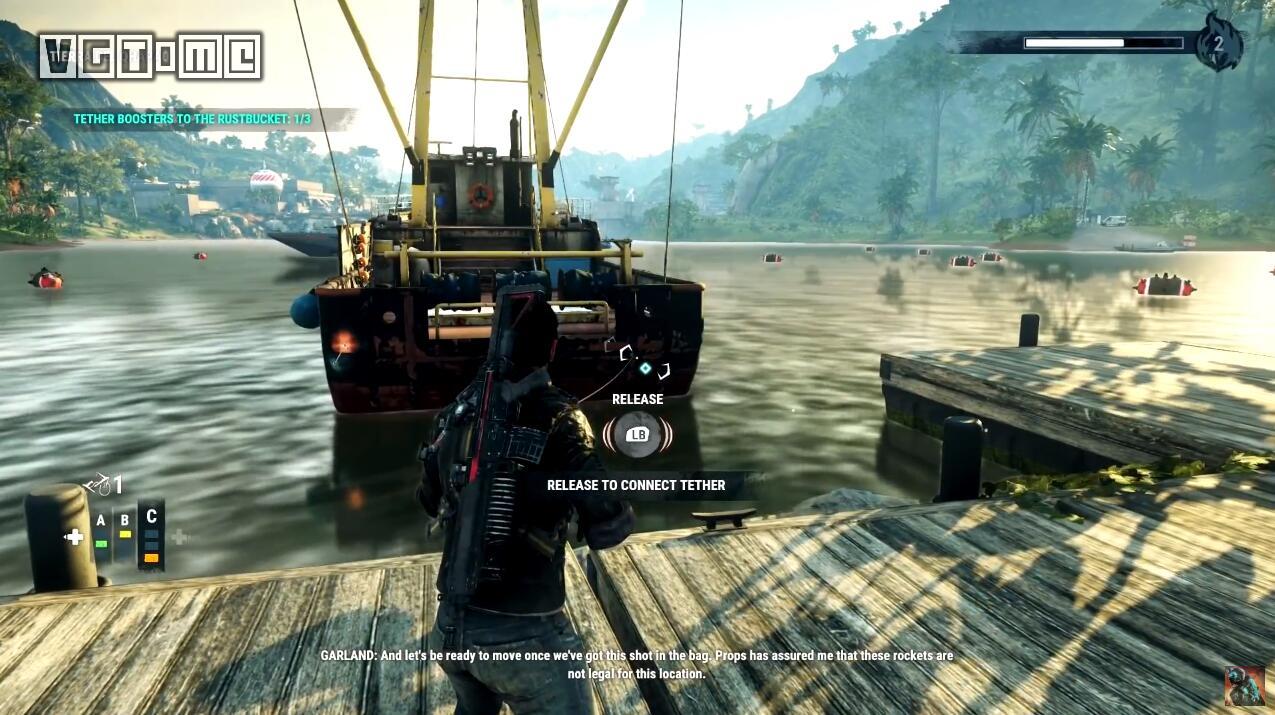Open the flame level badge showing 2

pyautogui.click(x=1218, y=43)
